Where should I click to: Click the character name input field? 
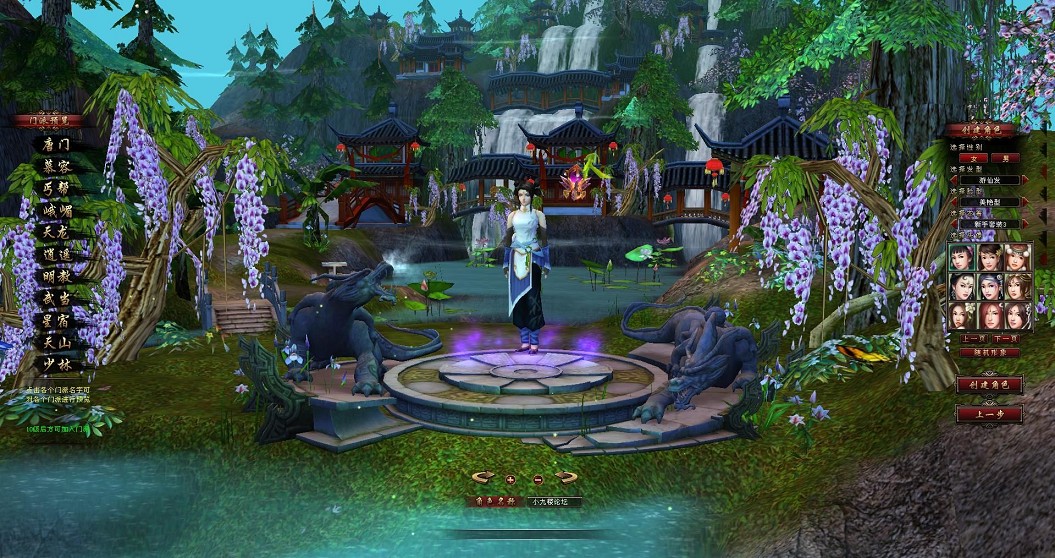553,501
